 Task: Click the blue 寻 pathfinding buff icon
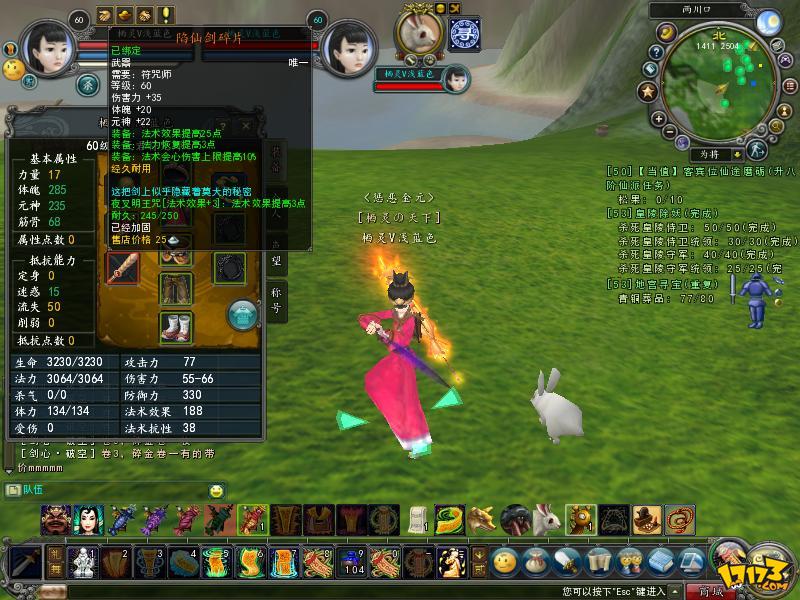pyautogui.click(x=463, y=33)
